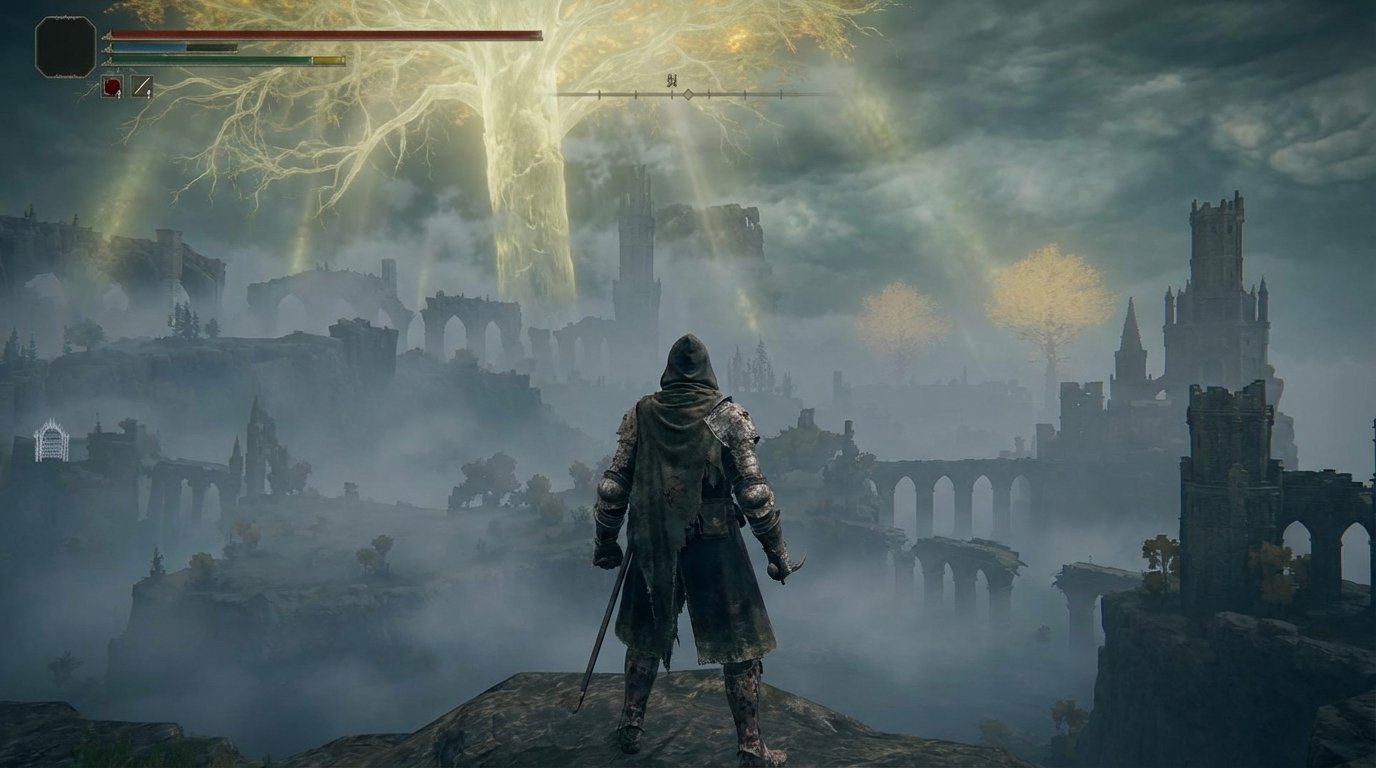1376x768 pixels.
Task: Select the diamond grace marker on the compass
Action: 688,95
